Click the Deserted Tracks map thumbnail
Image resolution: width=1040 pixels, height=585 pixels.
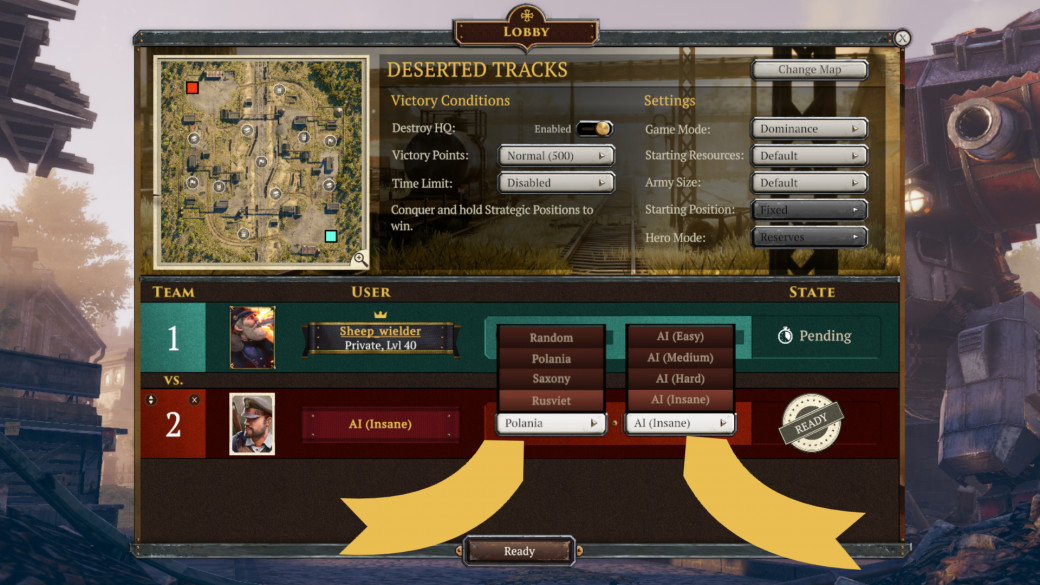click(260, 160)
